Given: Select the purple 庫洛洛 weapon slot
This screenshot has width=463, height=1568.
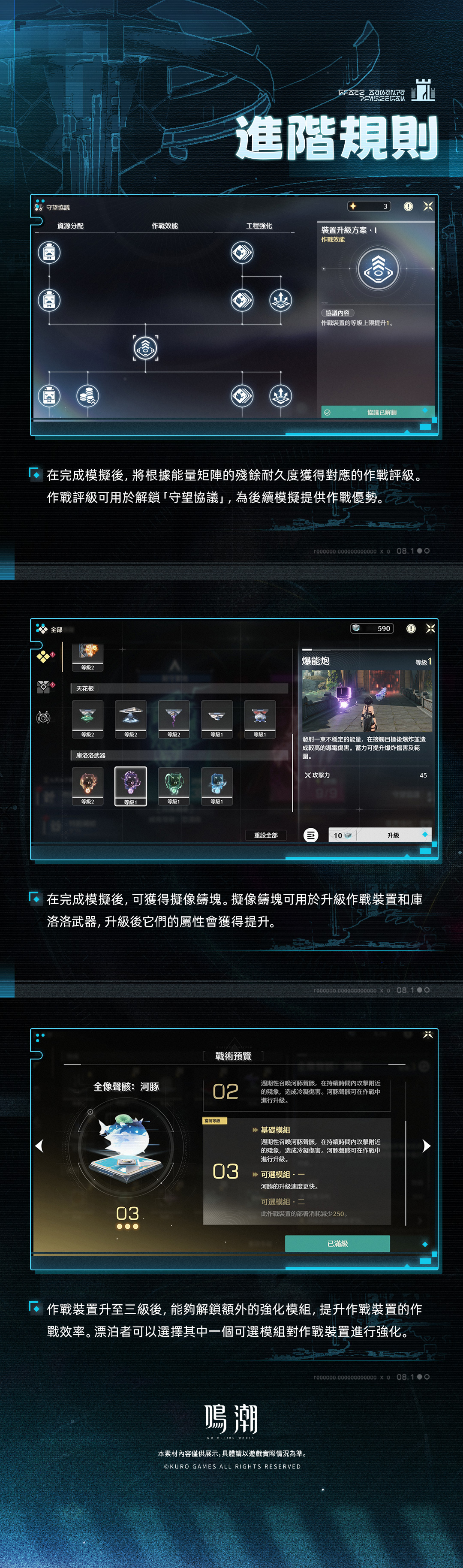Looking at the screenshot, I should pyautogui.click(x=131, y=784).
